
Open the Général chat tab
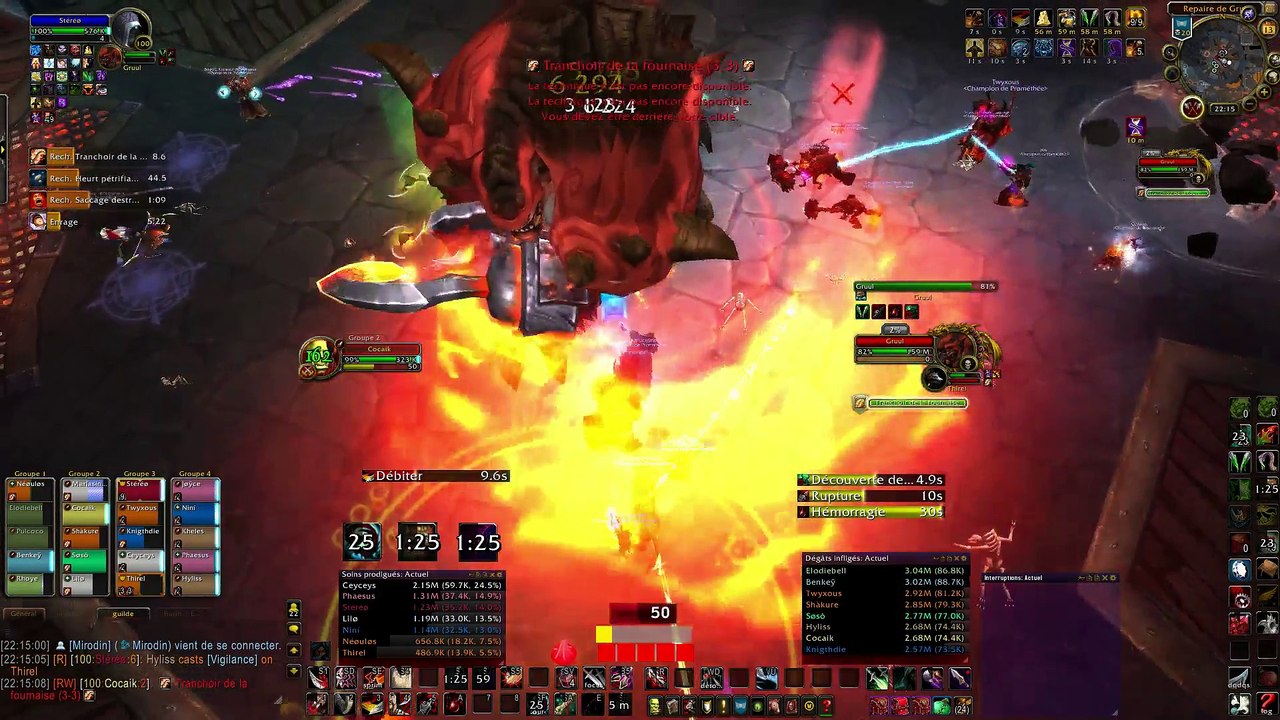24,614
